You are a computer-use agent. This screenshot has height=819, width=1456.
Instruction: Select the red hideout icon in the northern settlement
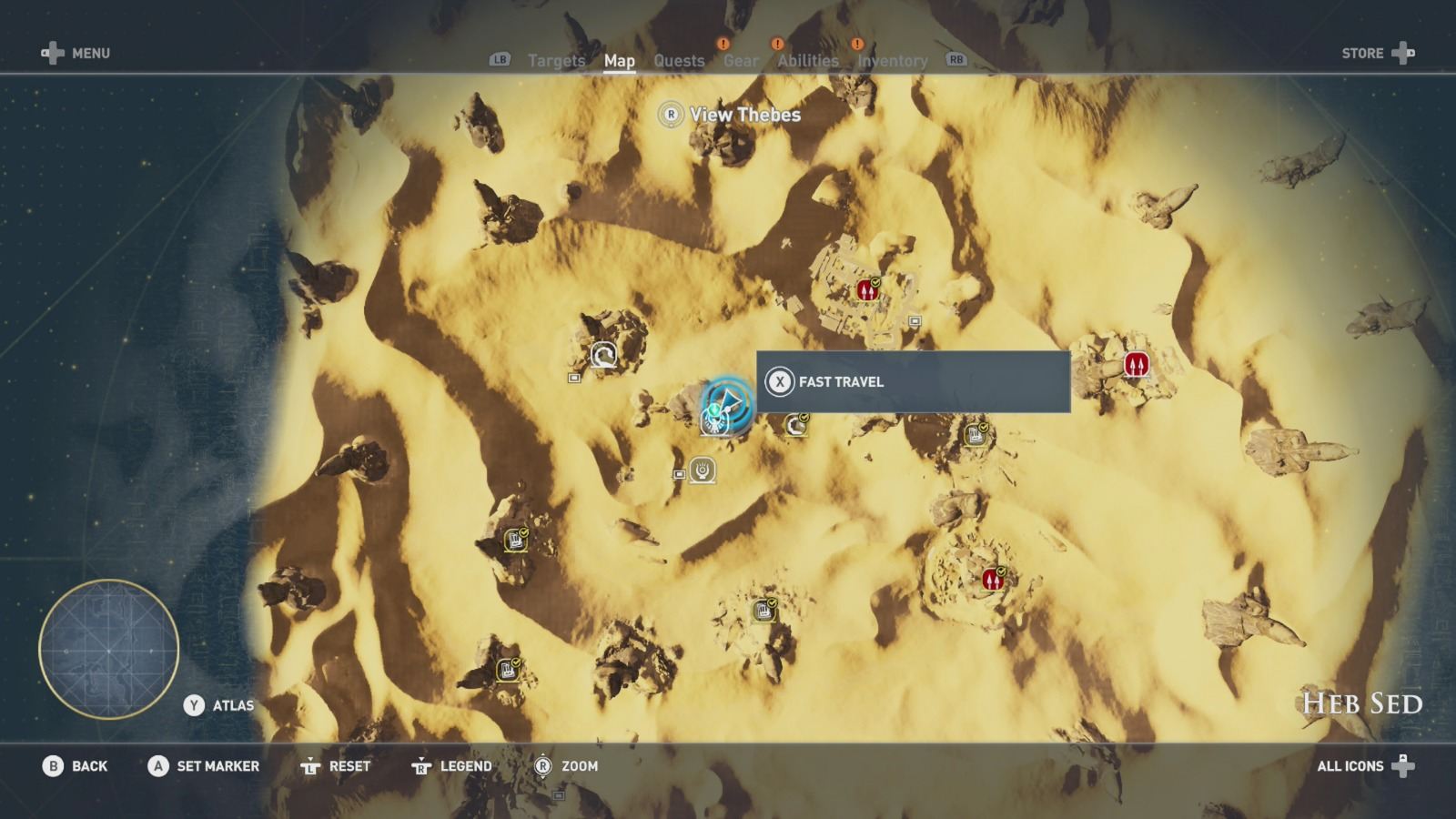click(866, 288)
